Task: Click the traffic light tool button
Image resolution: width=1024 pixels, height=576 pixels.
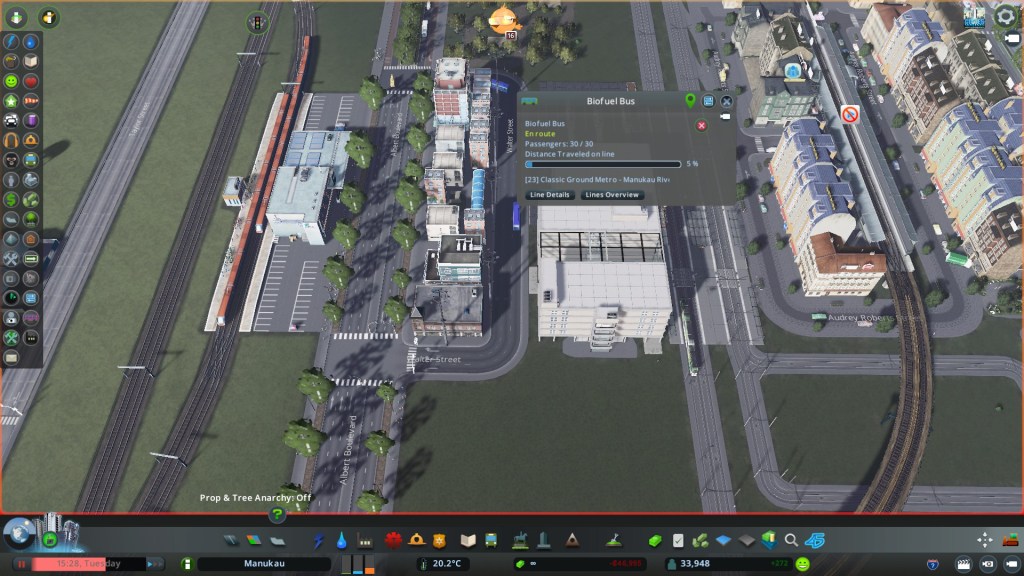Action: click(257, 21)
